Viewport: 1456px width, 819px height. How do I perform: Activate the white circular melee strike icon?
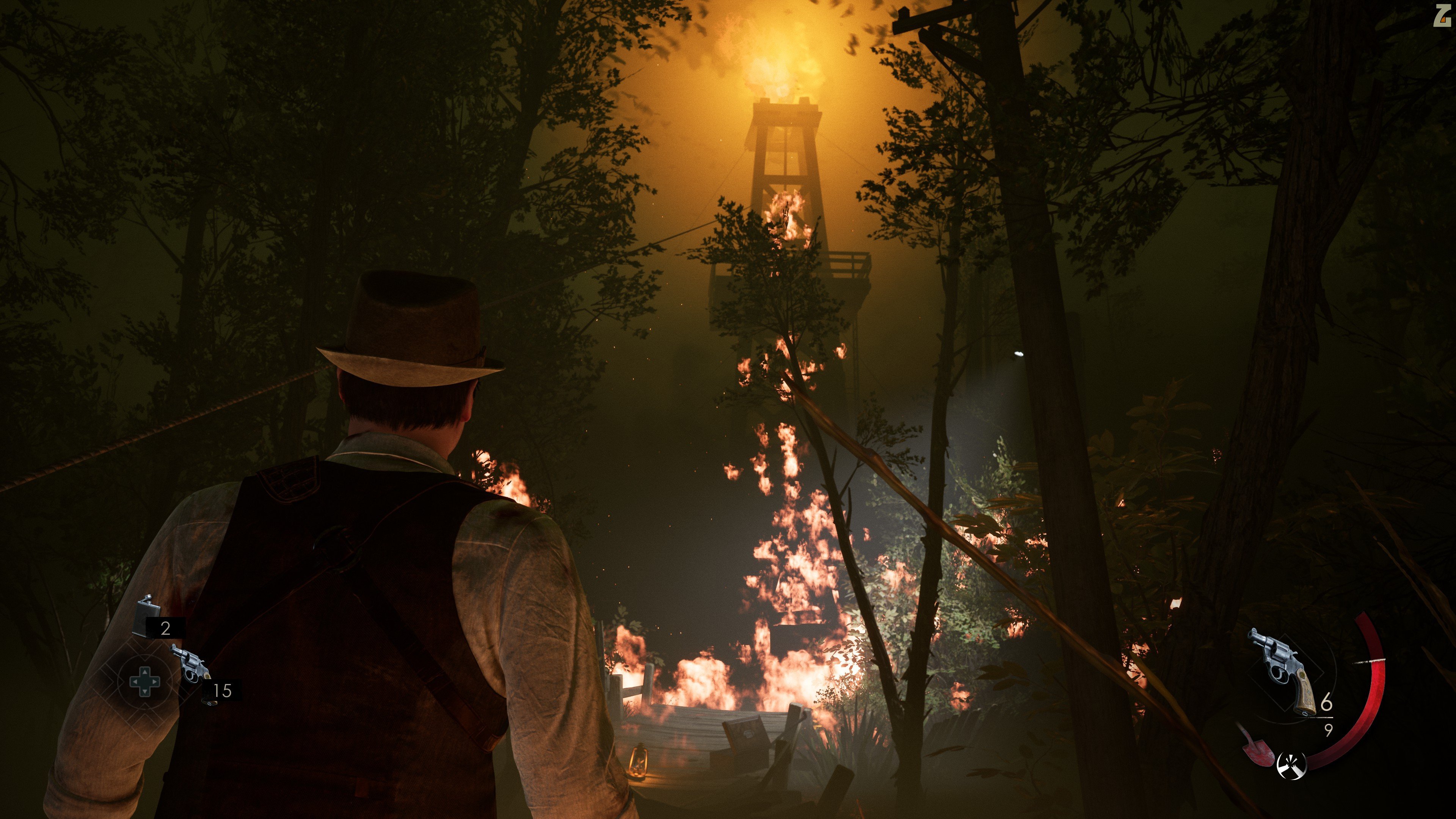coord(1291,765)
